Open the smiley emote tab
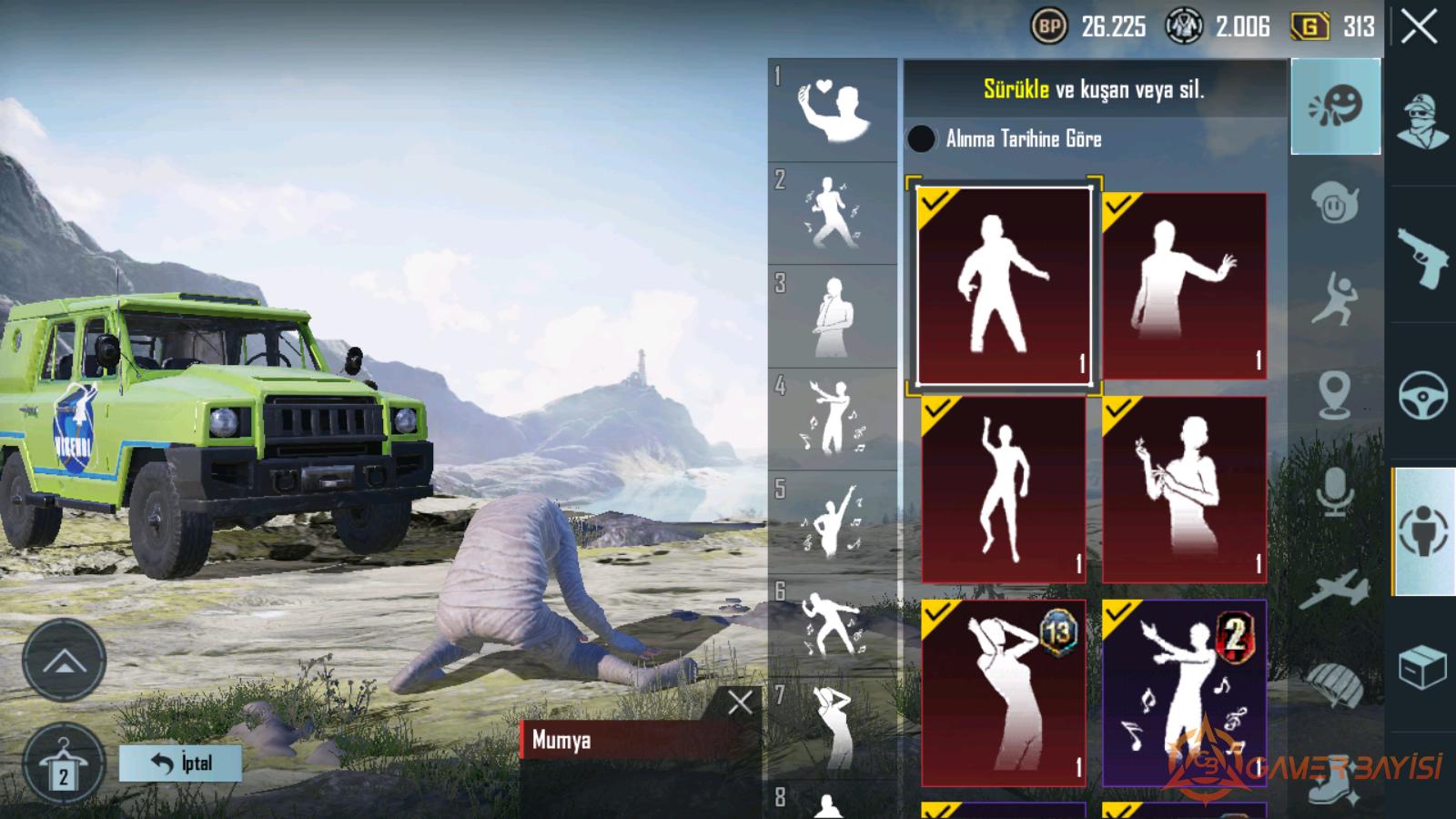1456x819 pixels. coord(1335,106)
